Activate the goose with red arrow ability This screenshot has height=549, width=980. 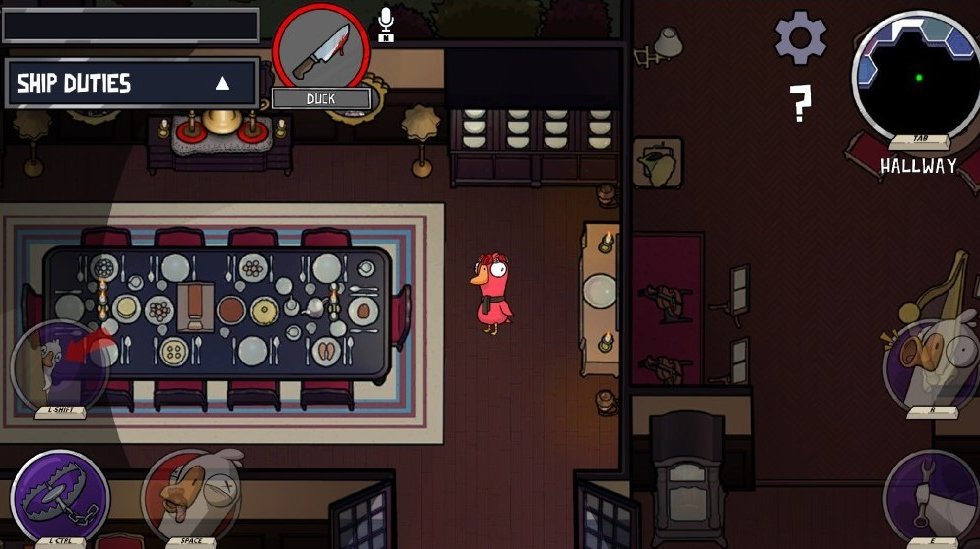tap(60, 365)
